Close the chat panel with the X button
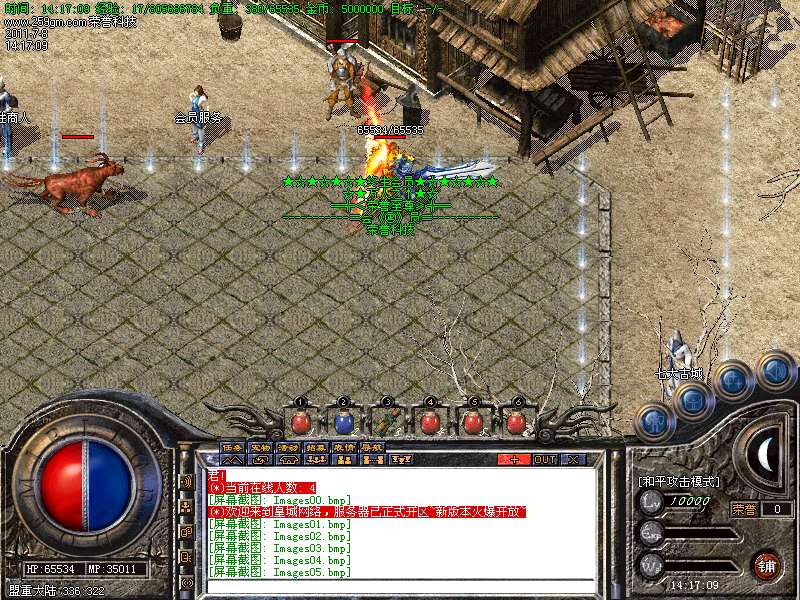 pos(573,459)
